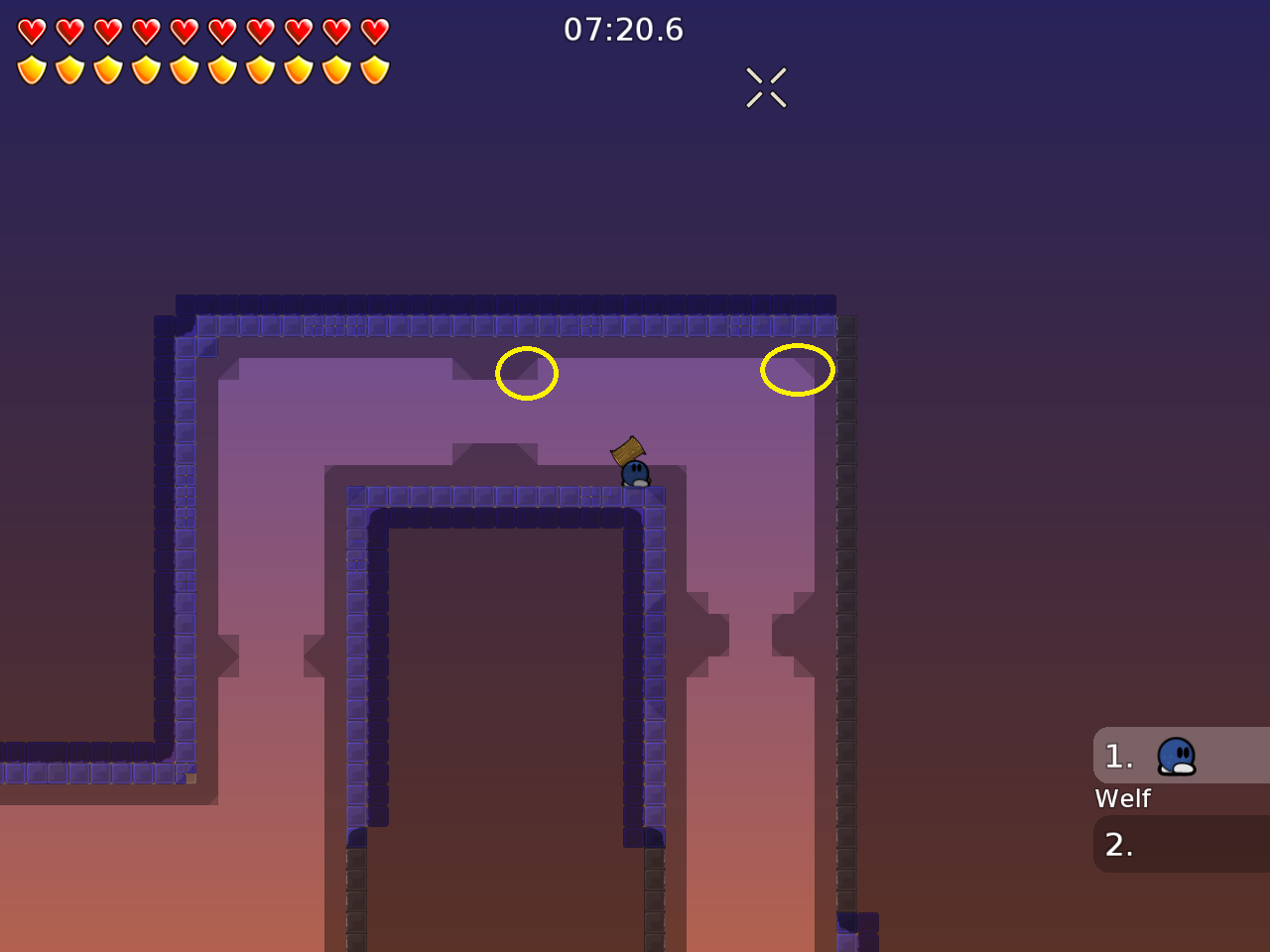1270x952 pixels.
Task: Click the blue tee character standing on the ledge
Action: 634,474
